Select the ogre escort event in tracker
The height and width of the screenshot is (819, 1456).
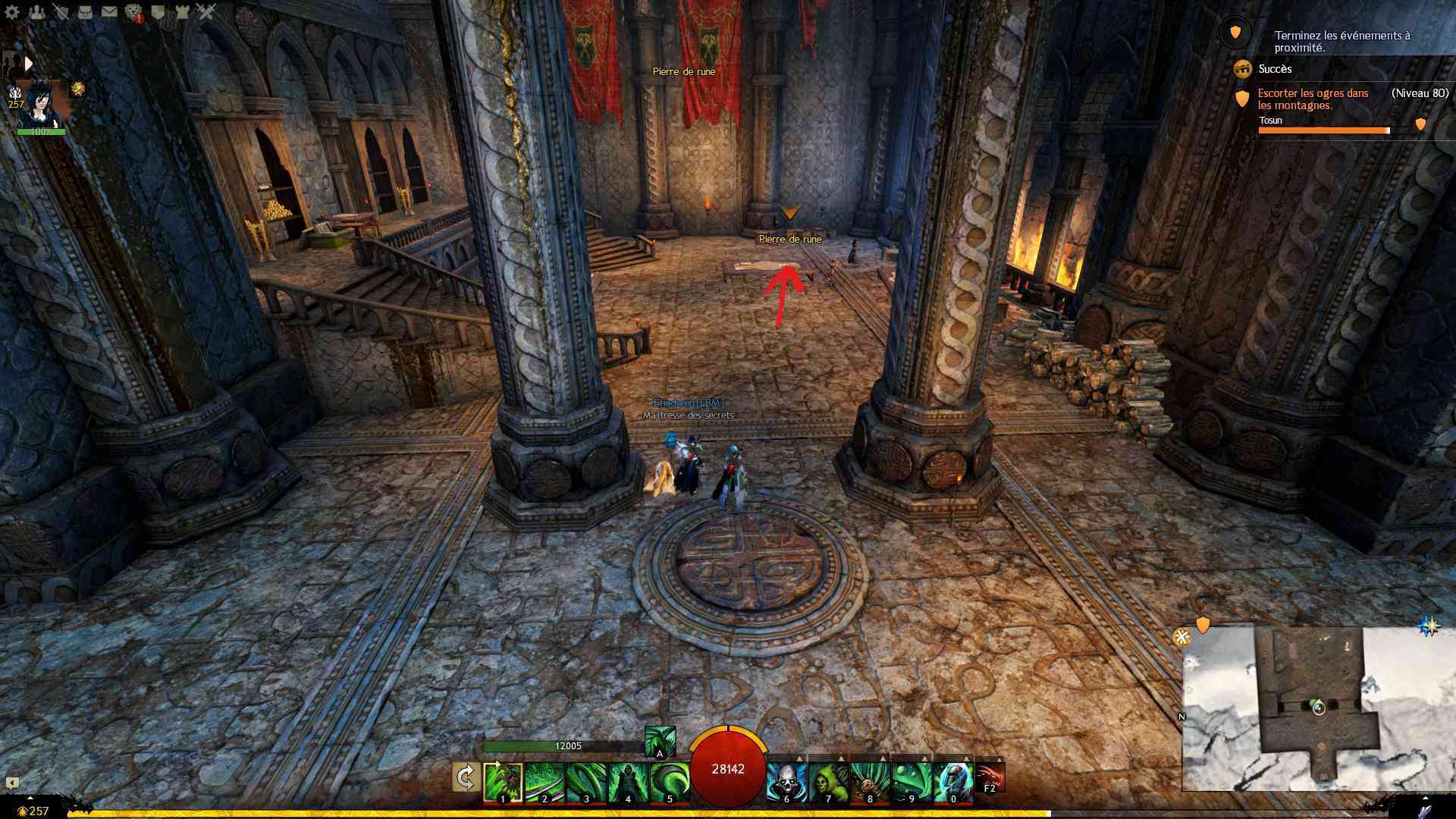[1313, 99]
